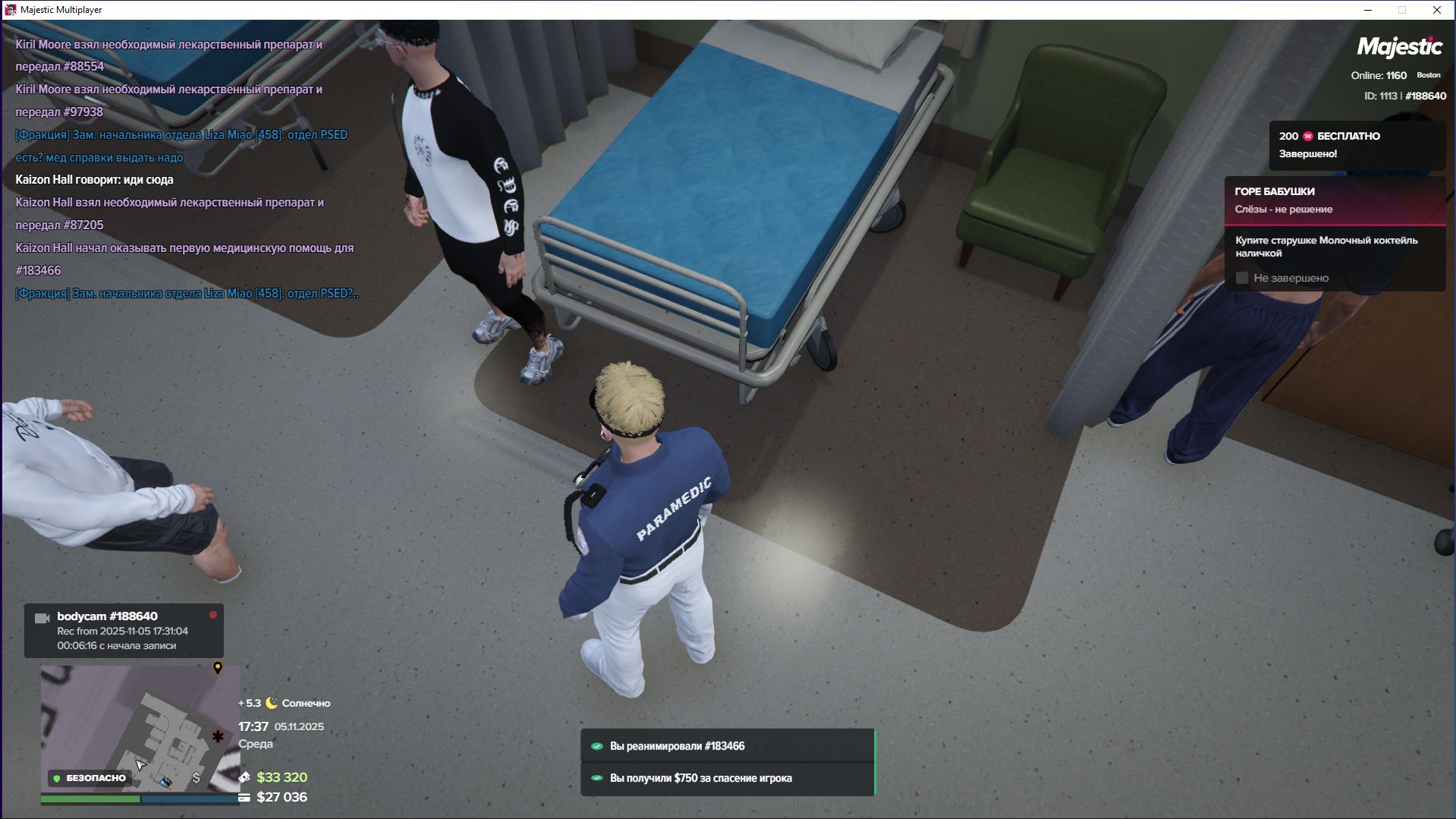Open the 'Горе бабушки' quest tracker

1334,200
